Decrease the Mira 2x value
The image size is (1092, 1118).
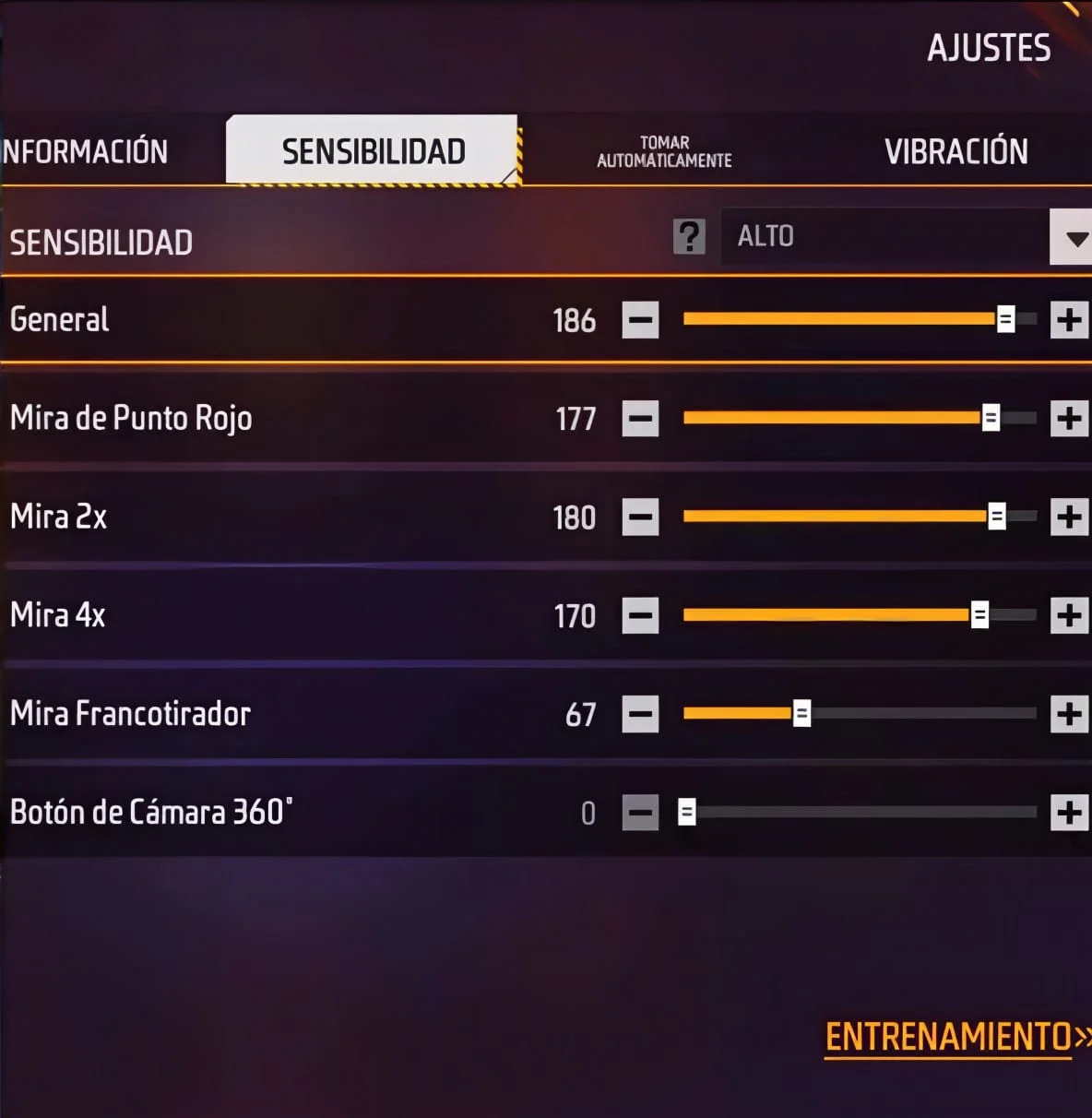(640, 517)
